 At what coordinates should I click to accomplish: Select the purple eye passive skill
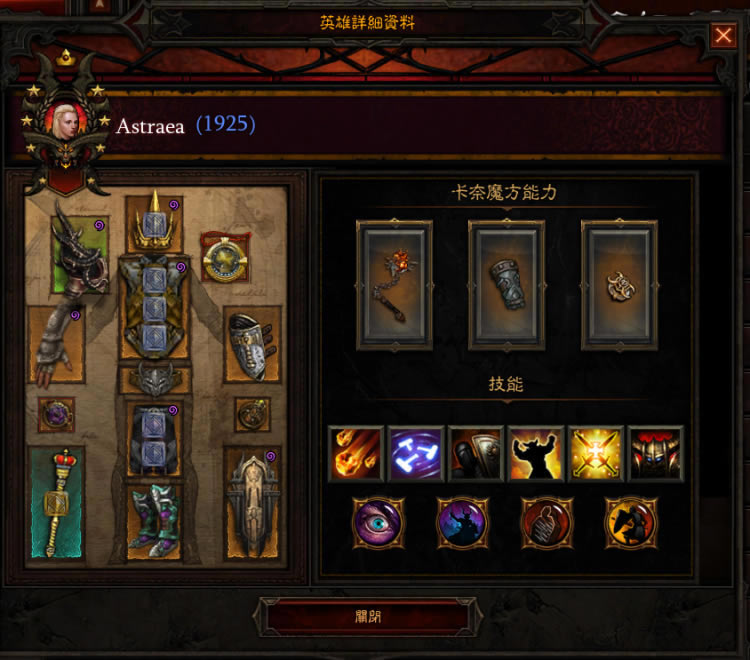click(377, 521)
